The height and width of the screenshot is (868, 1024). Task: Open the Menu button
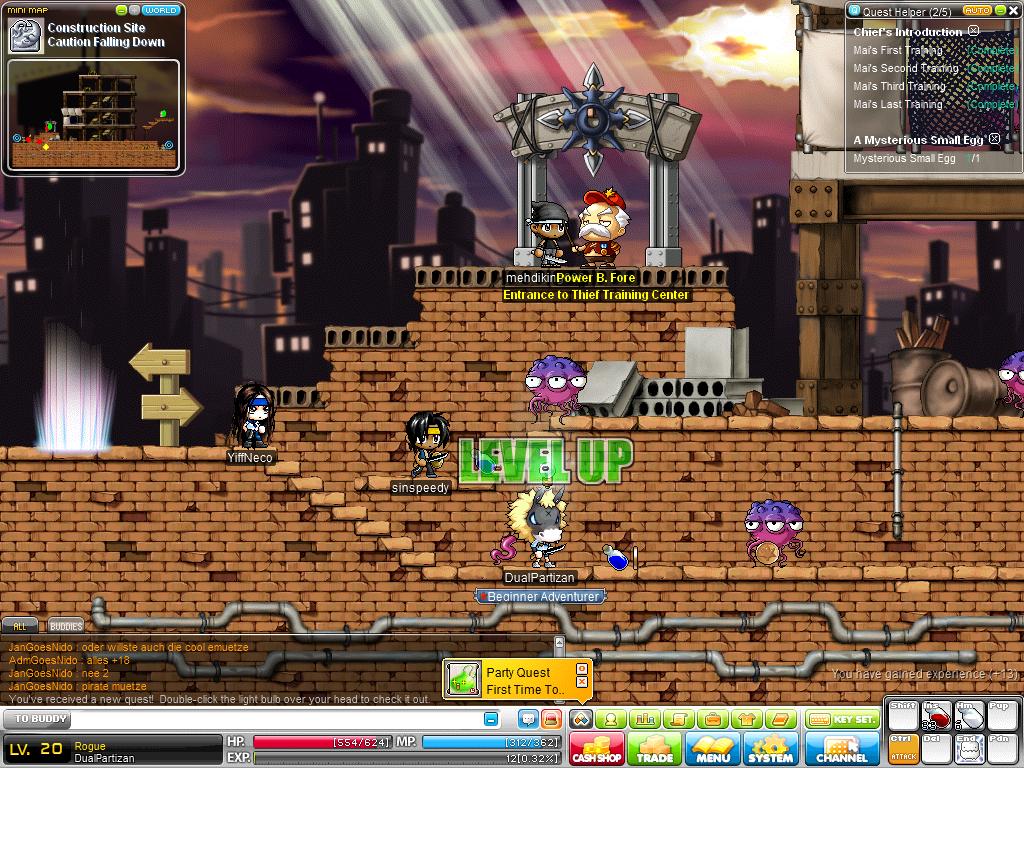713,749
